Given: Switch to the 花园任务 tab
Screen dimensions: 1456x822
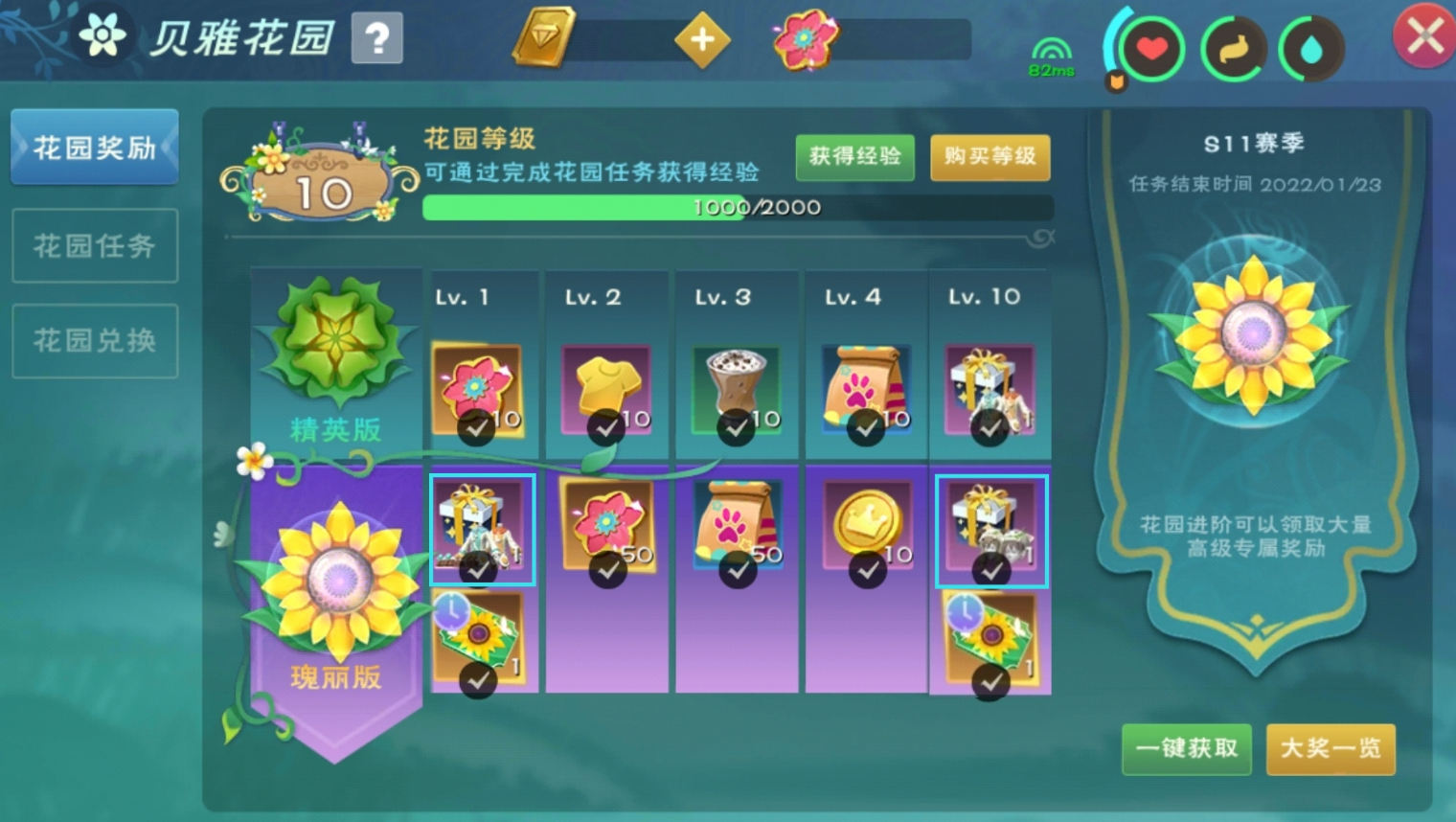Looking at the screenshot, I should point(94,246).
